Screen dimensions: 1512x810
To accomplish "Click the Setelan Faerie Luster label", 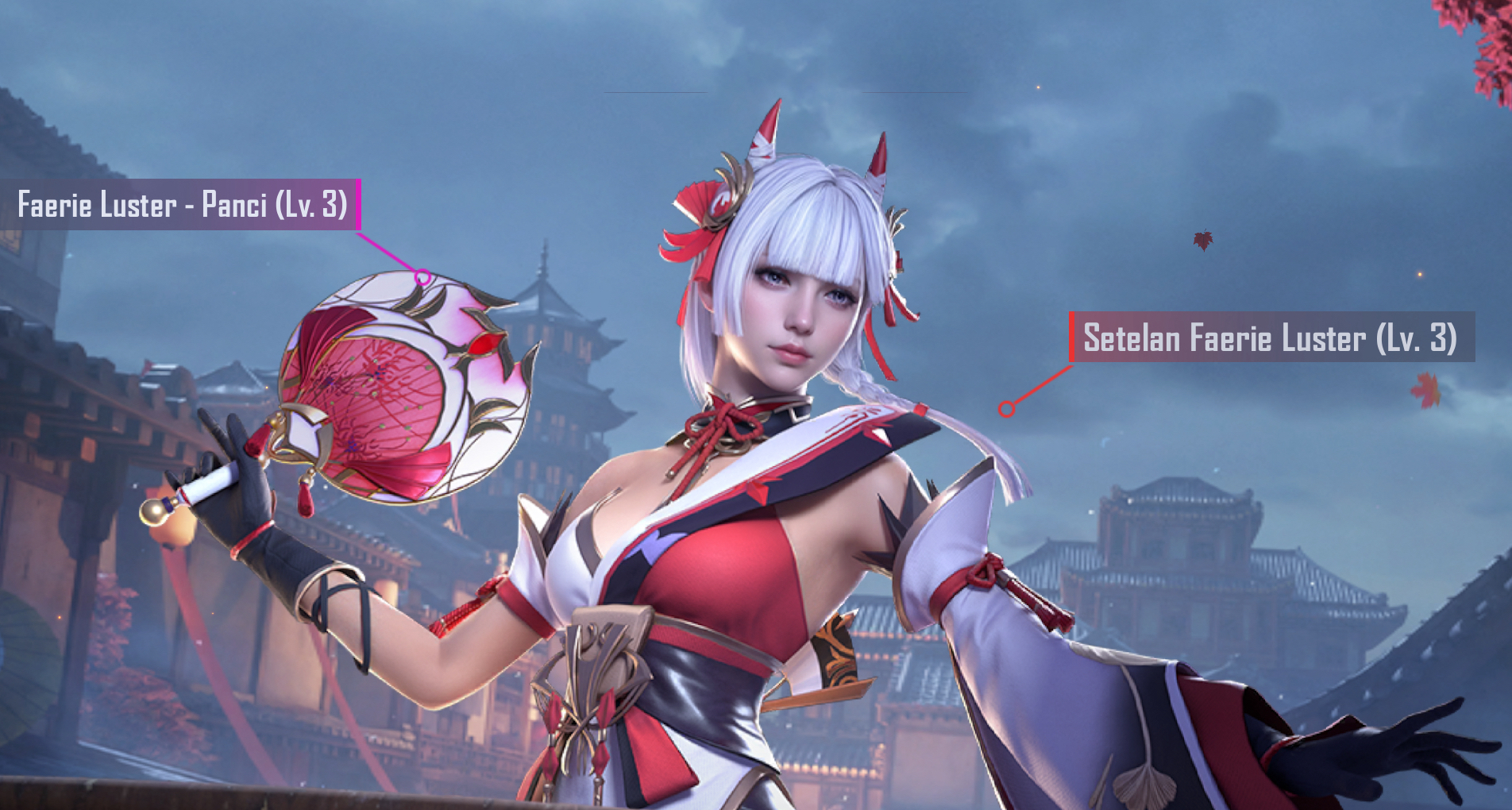I will (x=1270, y=337).
